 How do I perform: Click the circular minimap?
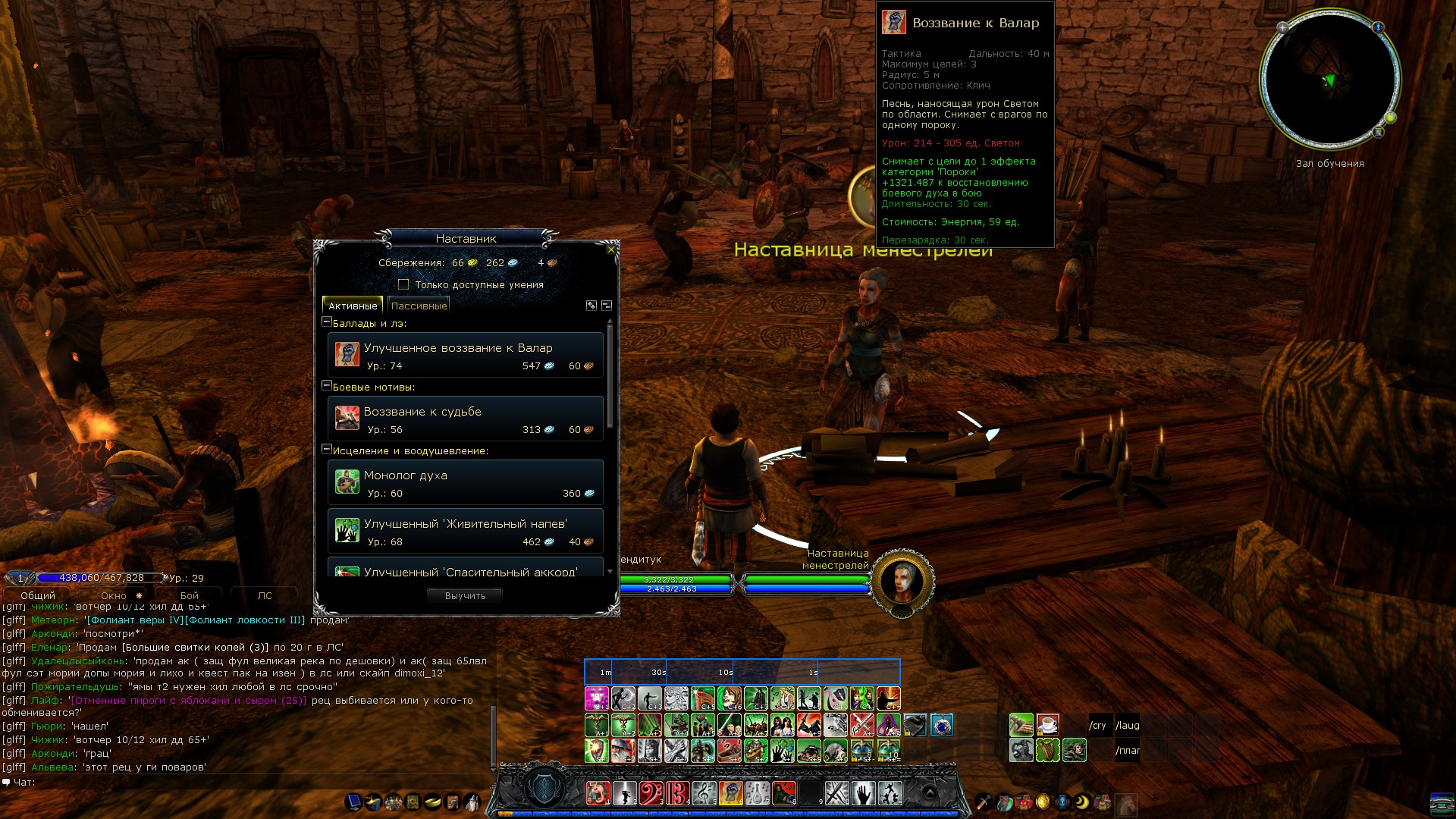click(1329, 80)
